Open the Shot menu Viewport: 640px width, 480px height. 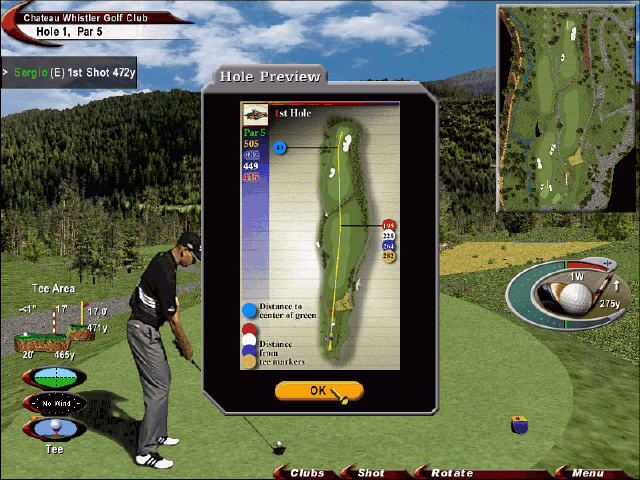[371, 472]
